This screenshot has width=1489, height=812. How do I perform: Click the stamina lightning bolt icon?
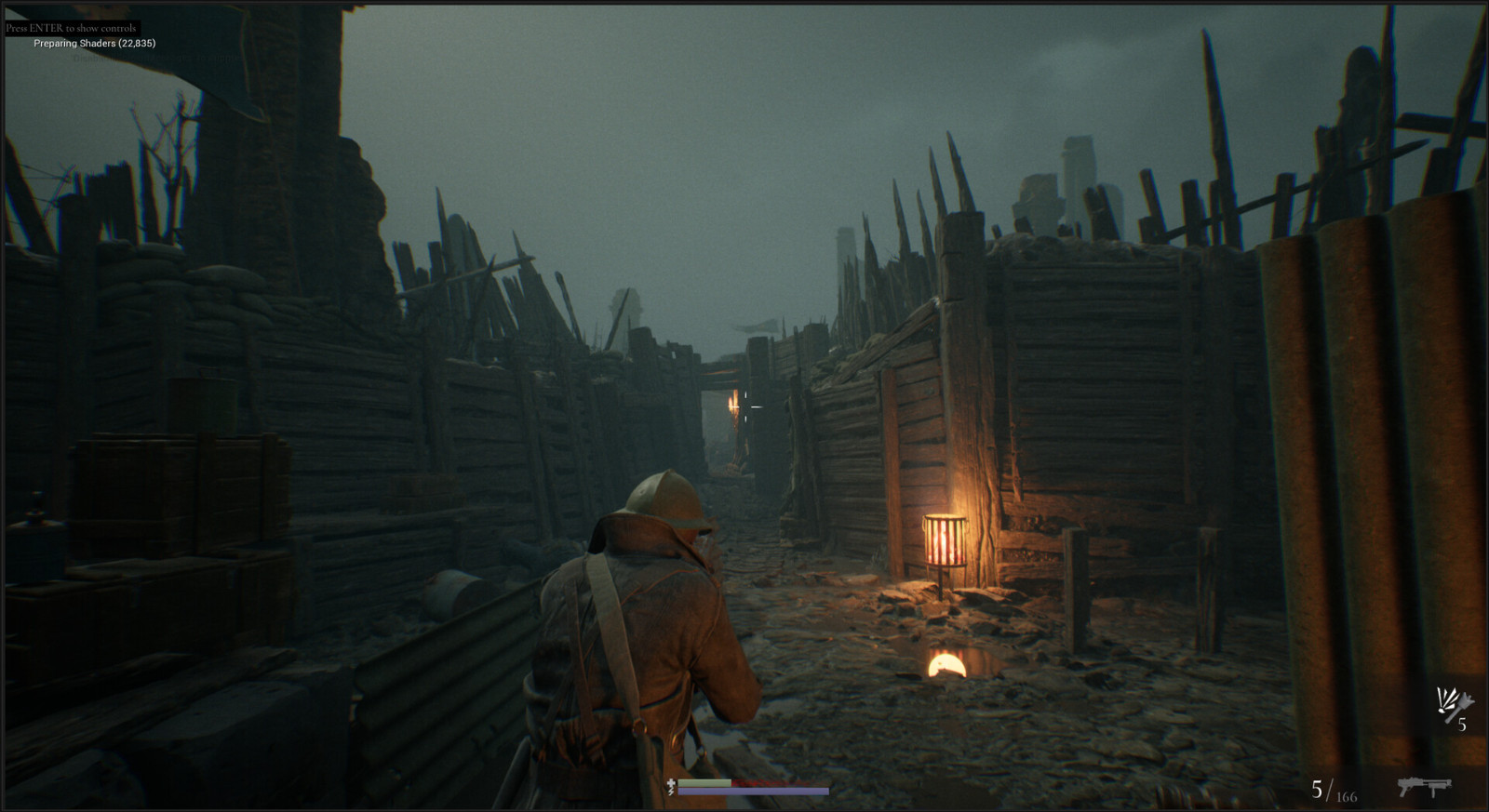(671, 792)
